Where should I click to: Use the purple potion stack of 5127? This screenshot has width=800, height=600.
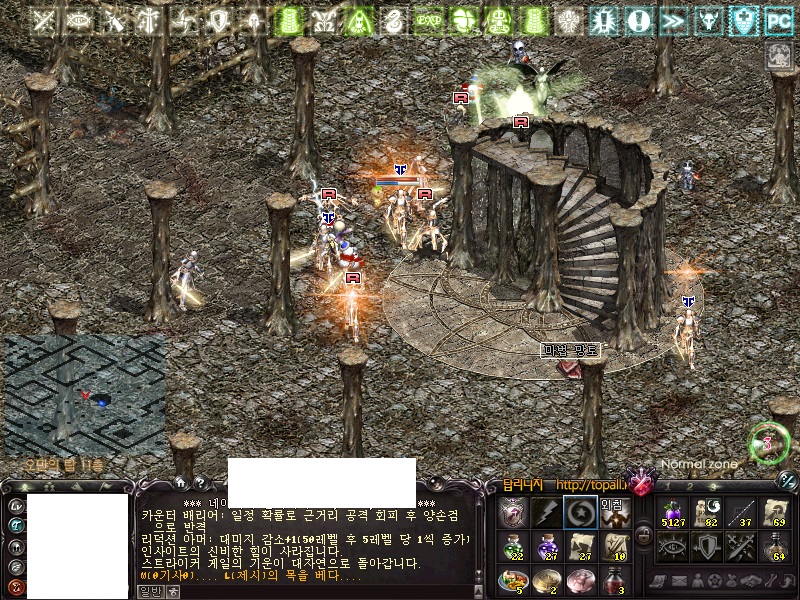click(673, 512)
